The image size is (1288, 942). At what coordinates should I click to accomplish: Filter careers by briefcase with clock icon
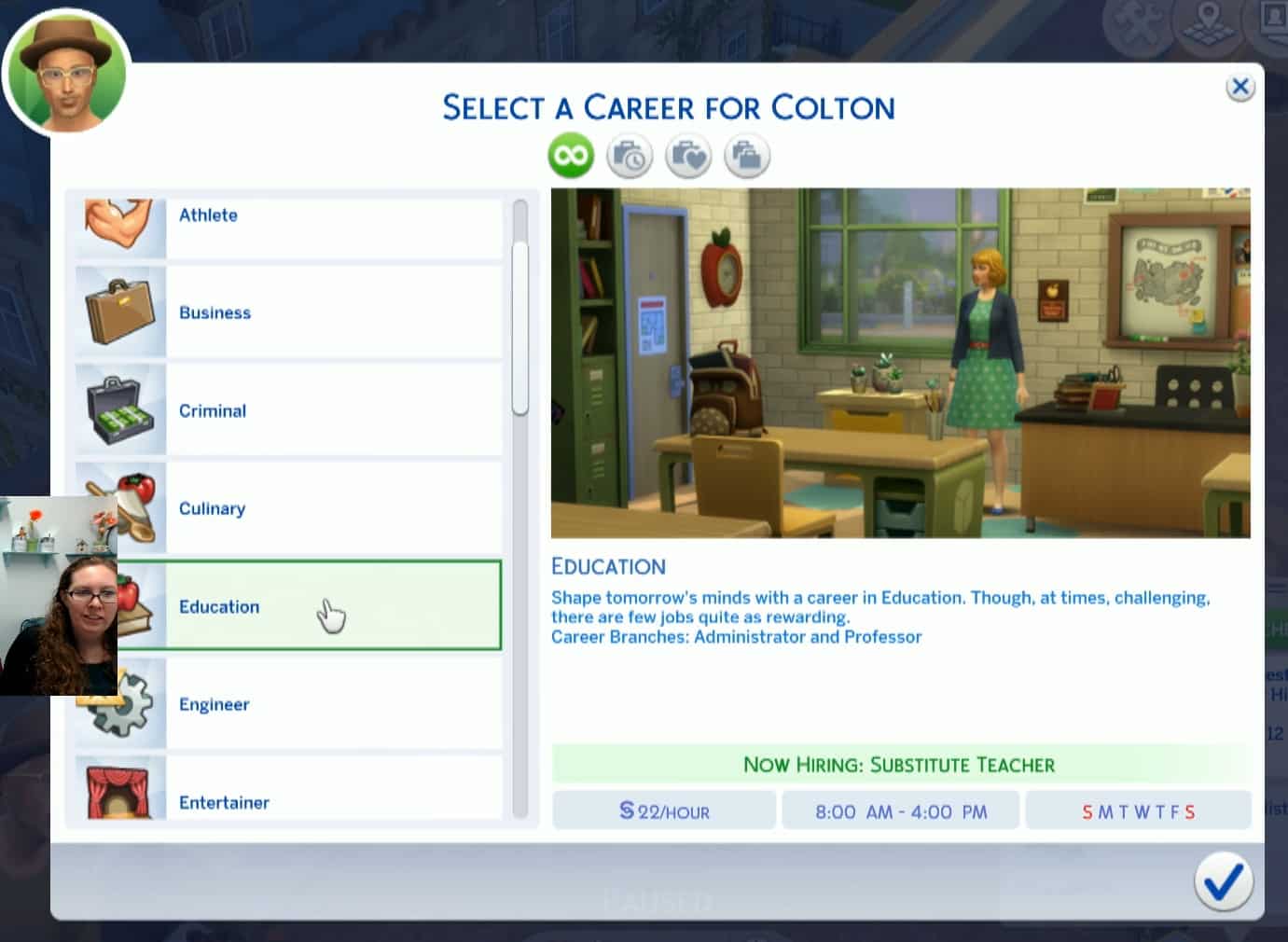[630, 156]
